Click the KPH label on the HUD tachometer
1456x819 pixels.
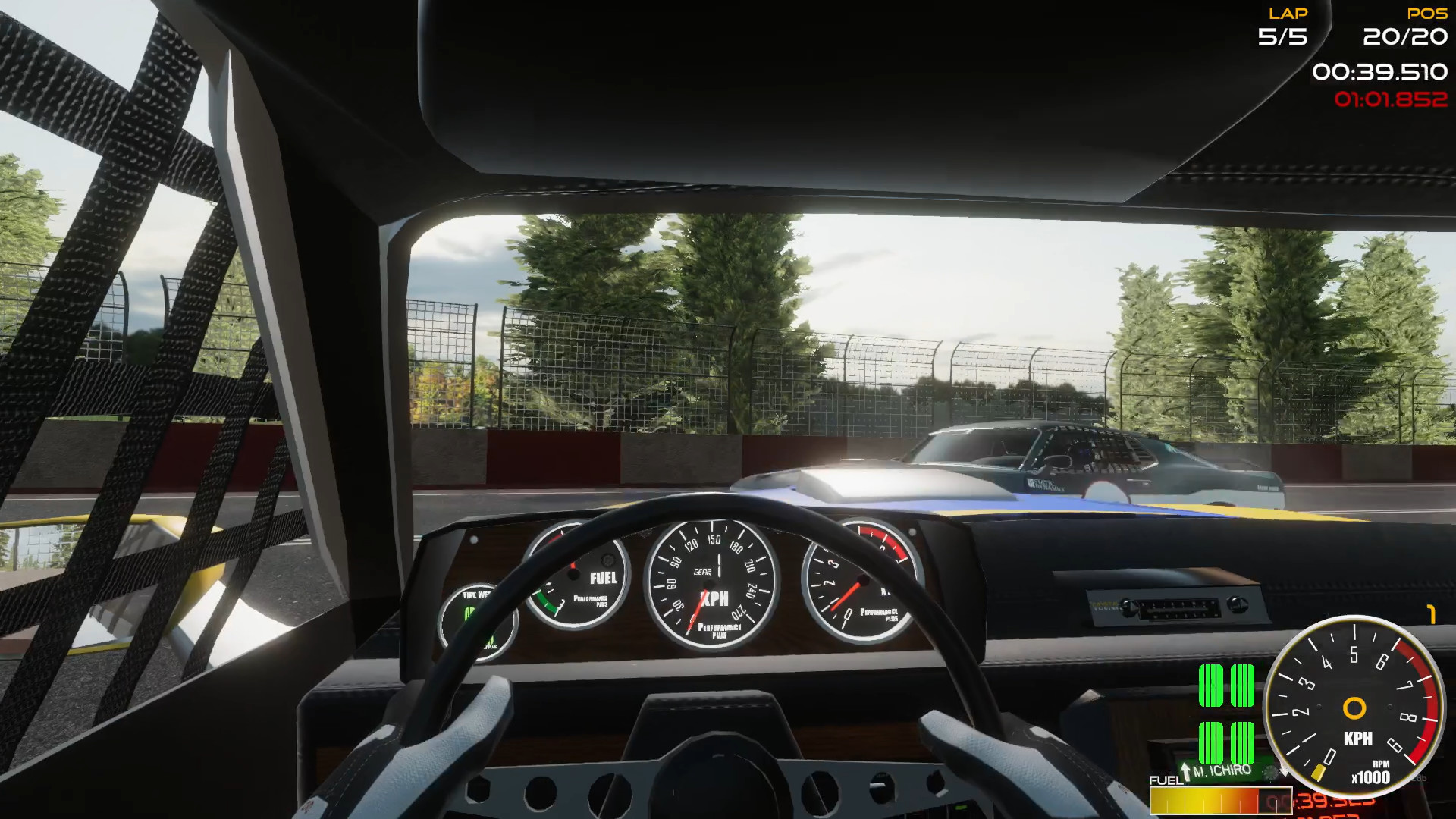click(1359, 739)
